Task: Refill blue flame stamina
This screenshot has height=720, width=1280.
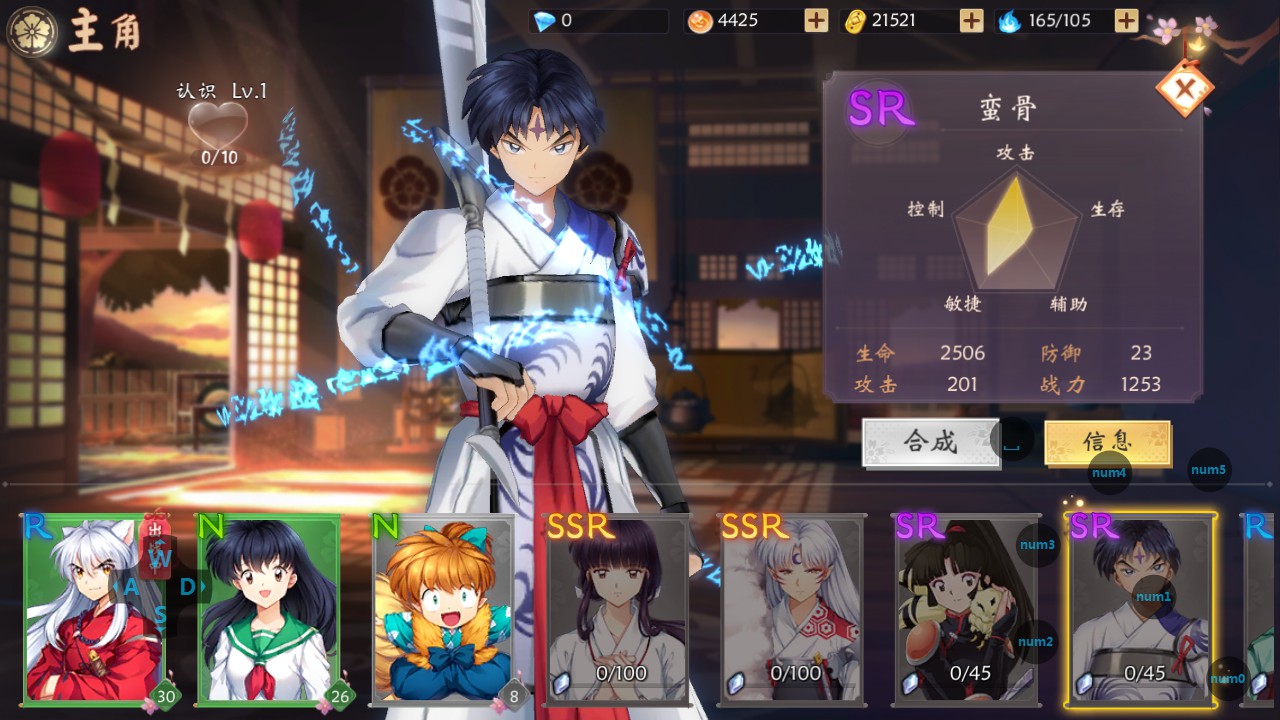Action: click(1126, 20)
